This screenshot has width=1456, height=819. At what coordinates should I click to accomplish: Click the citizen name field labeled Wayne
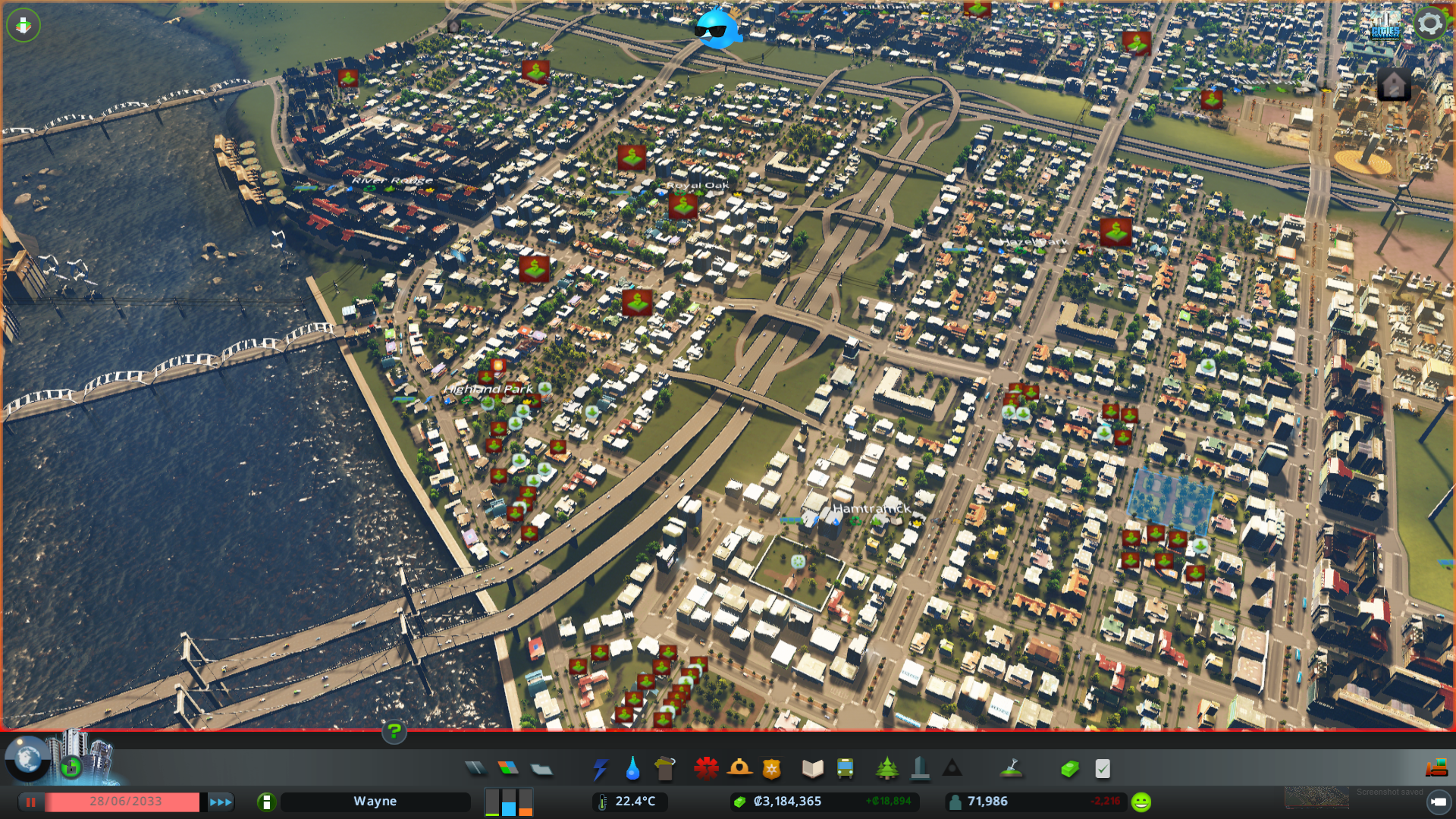tap(375, 801)
